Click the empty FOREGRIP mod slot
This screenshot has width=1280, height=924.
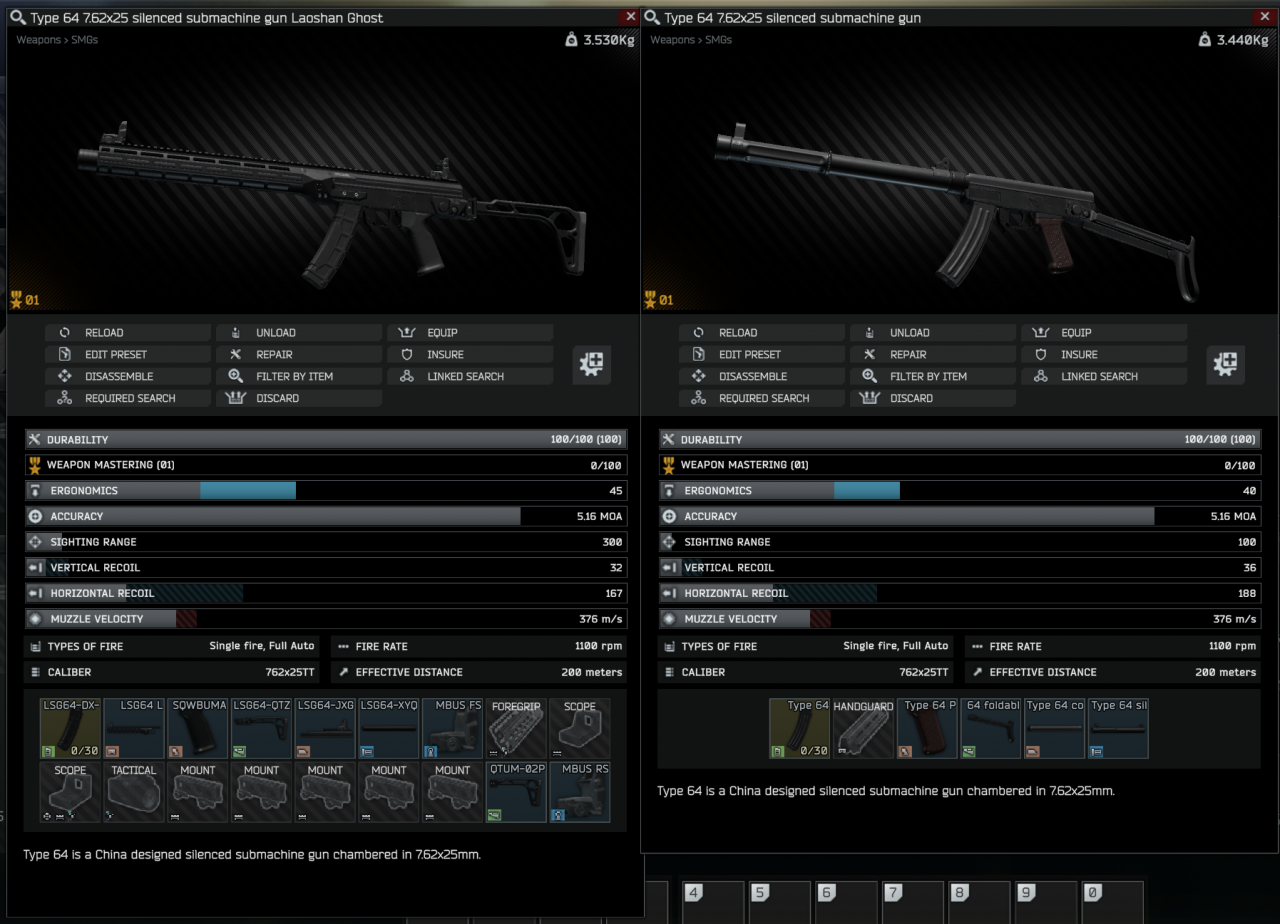(x=516, y=728)
